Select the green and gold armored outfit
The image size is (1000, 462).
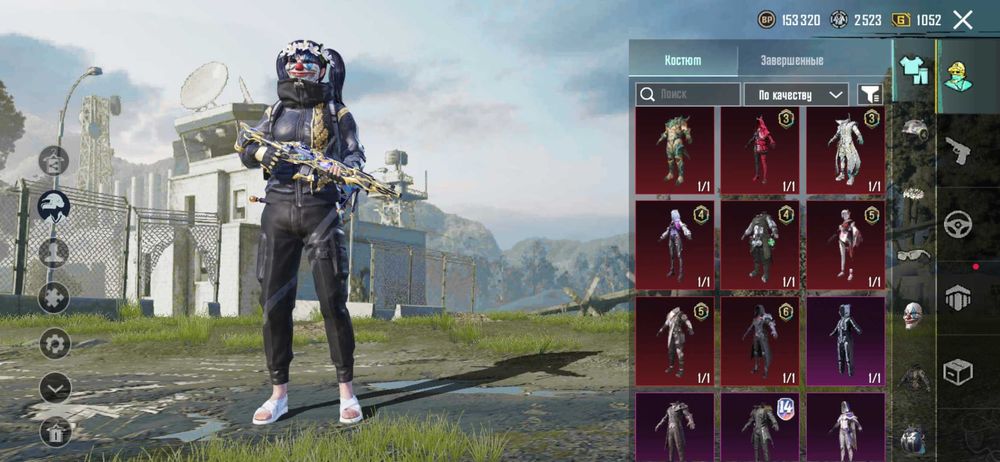(674, 151)
